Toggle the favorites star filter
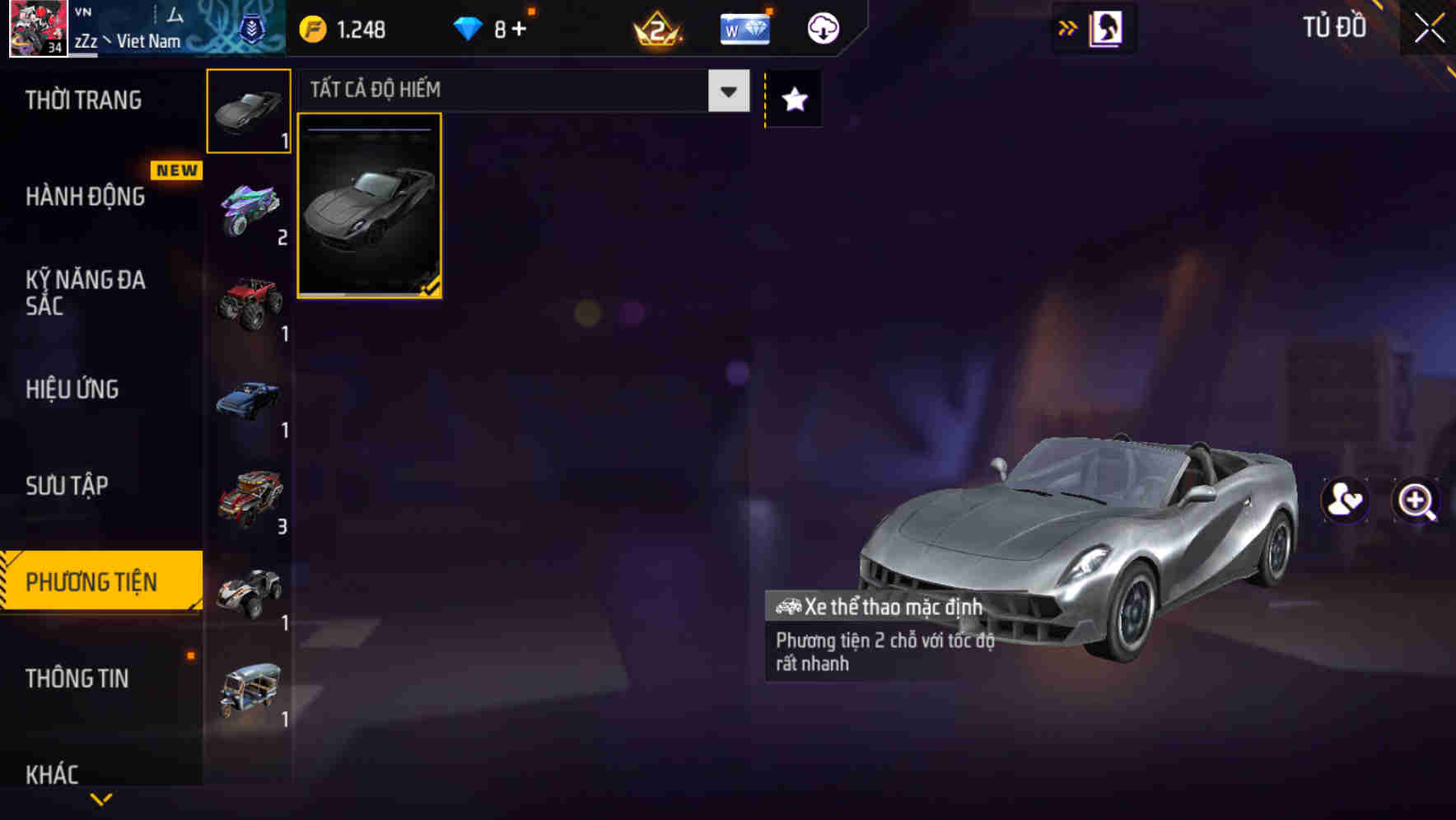The height and width of the screenshot is (820, 1456). click(793, 99)
